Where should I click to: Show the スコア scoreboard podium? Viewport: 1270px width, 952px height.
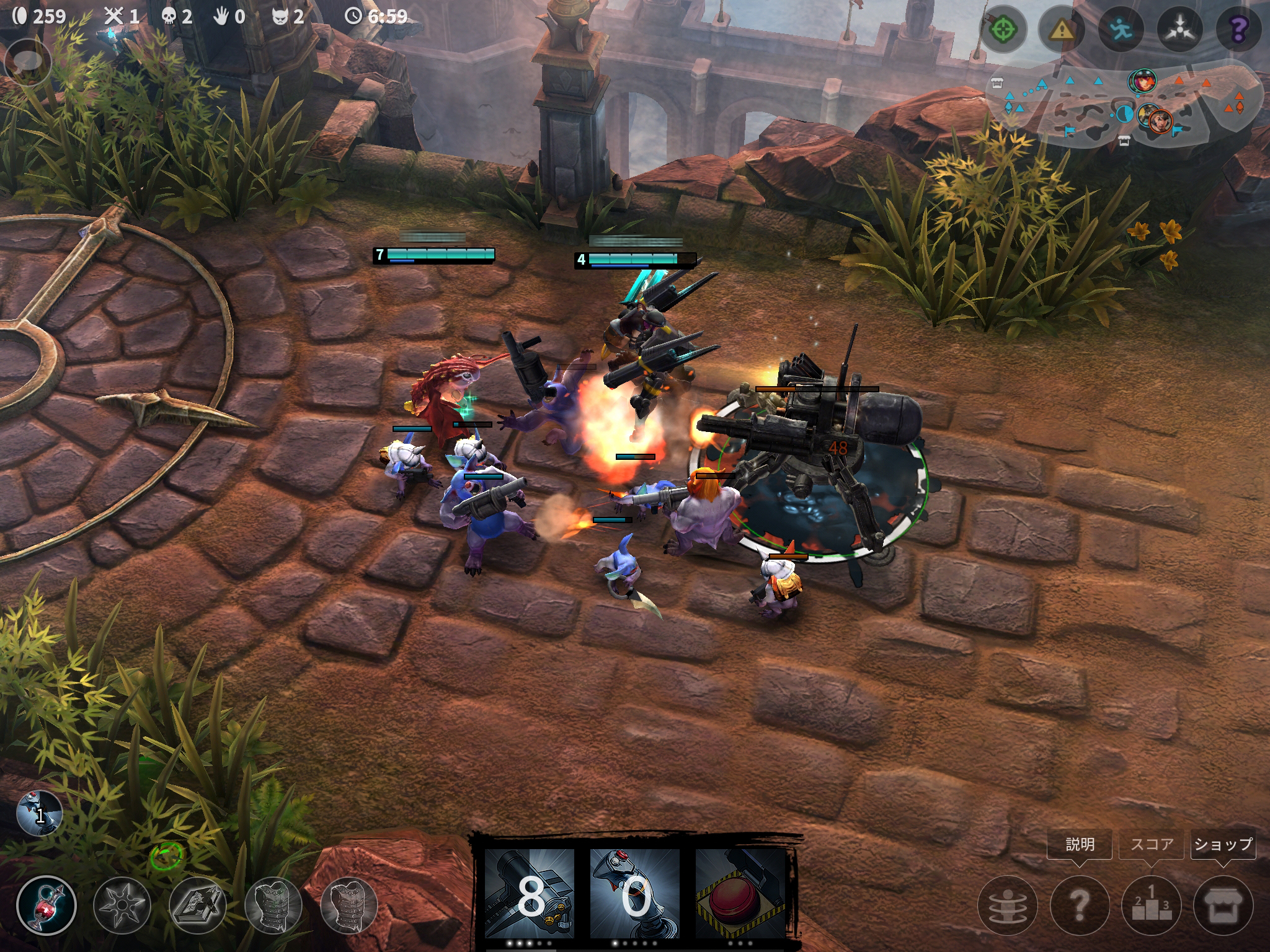(x=1152, y=906)
